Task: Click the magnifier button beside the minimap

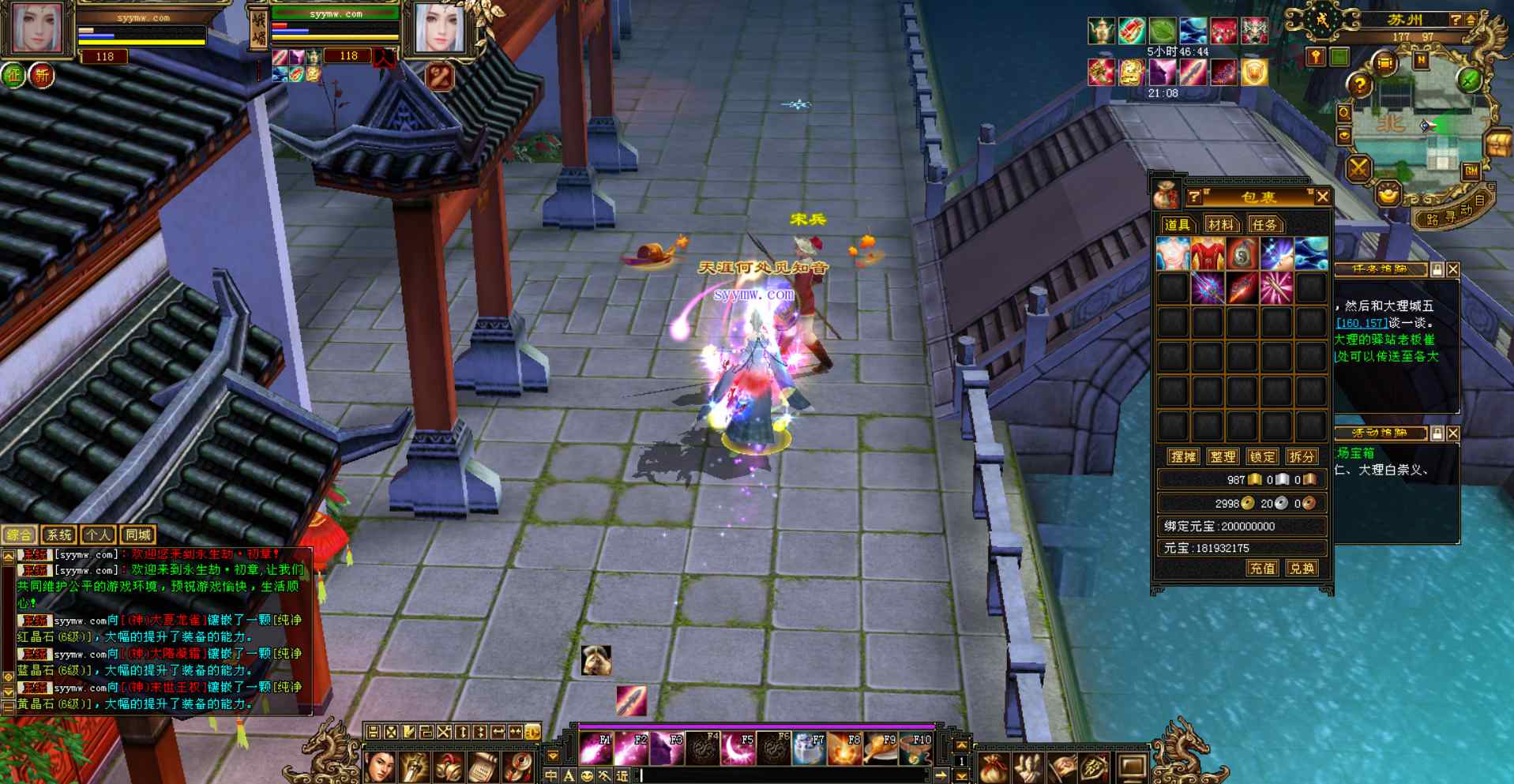Action: pos(1343,113)
